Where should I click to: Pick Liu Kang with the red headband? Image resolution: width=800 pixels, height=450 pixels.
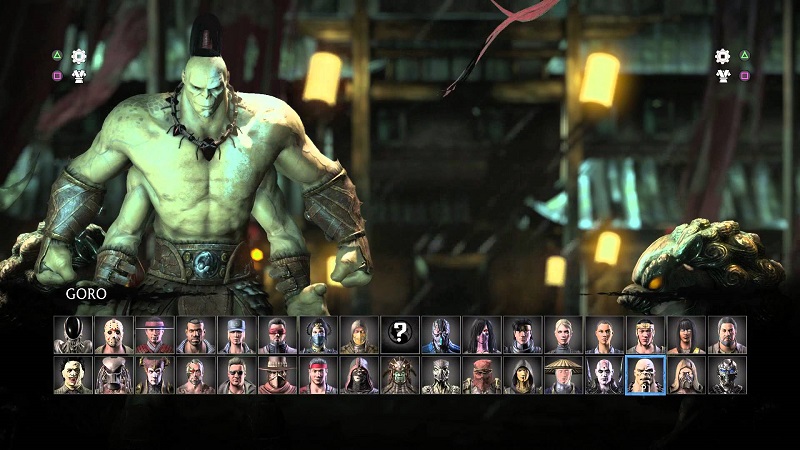[x=318, y=376]
